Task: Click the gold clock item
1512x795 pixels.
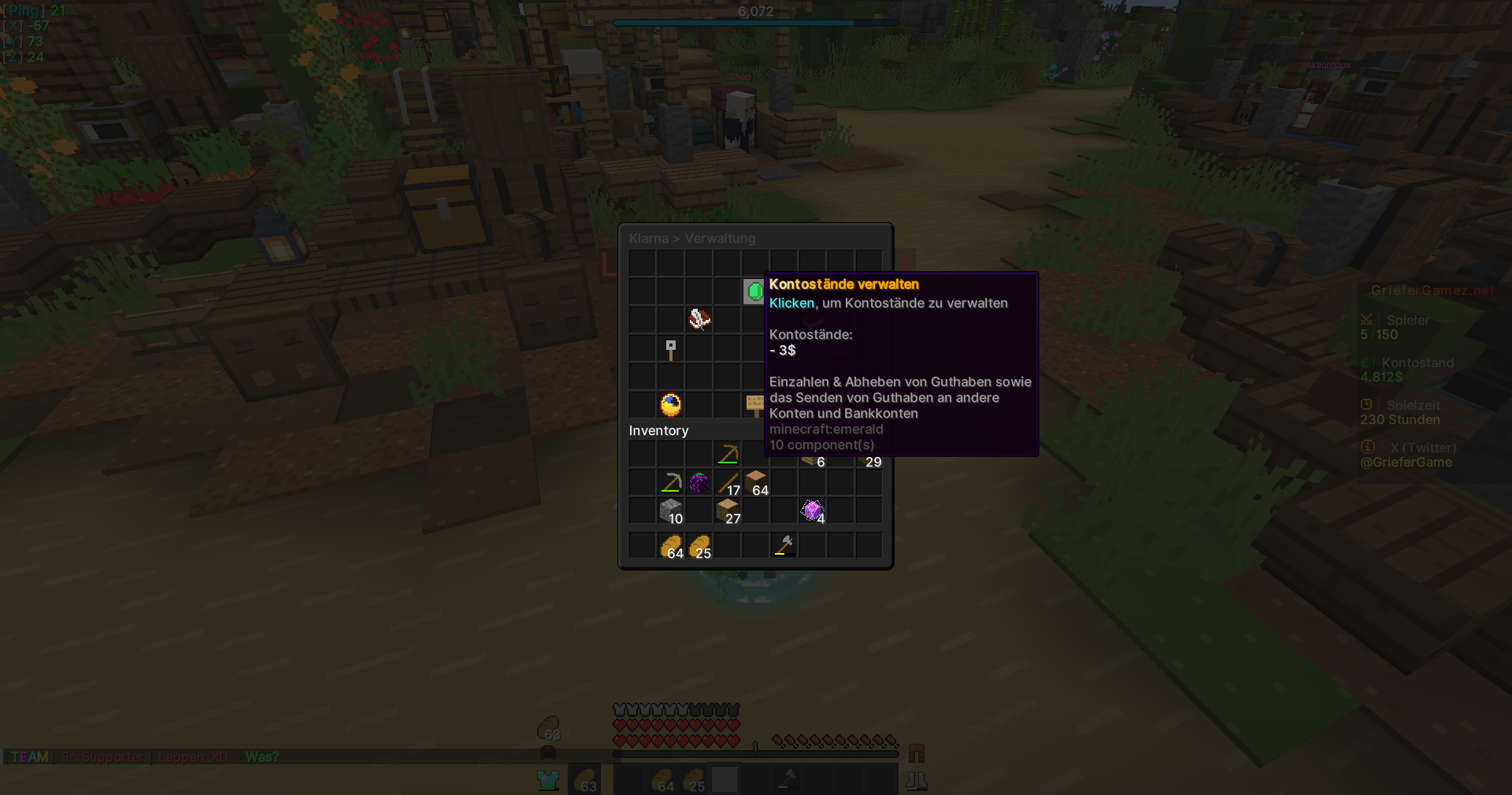Action: coord(671,405)
